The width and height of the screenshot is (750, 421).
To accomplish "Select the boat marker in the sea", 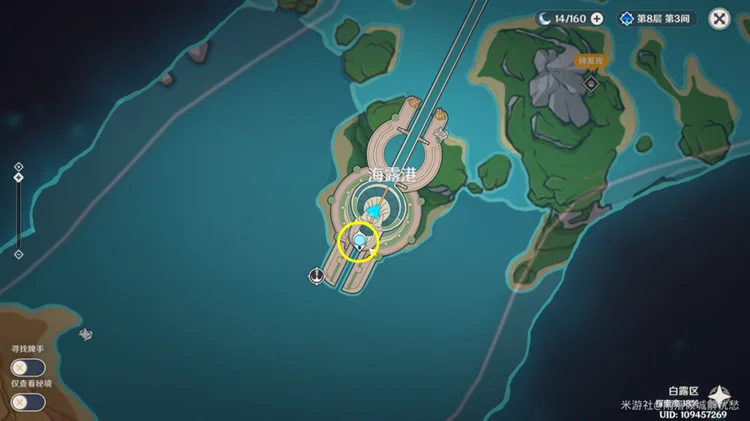I will tap(86, 334).
